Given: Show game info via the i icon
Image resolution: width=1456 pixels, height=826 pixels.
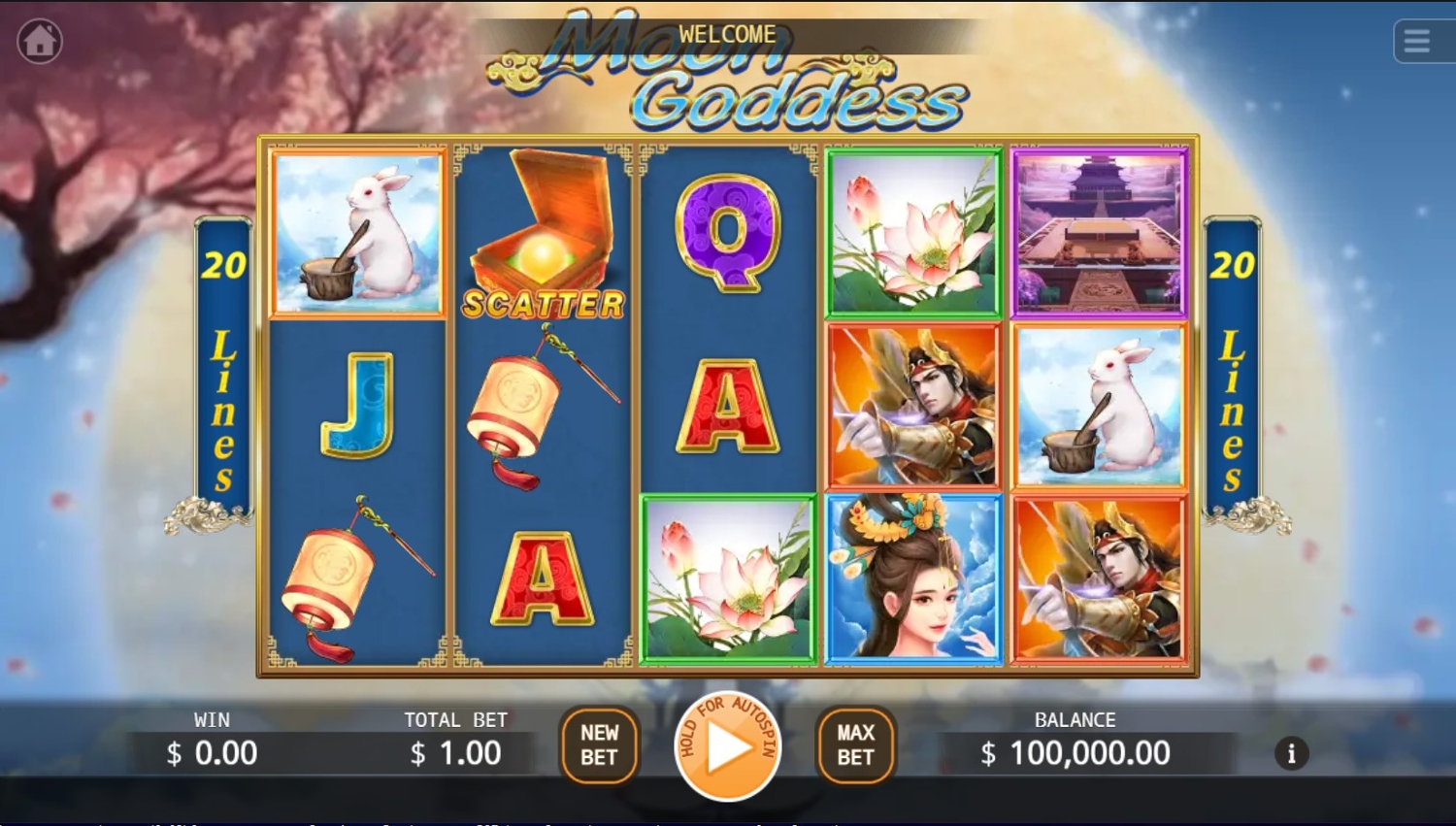Looking at the screenshot, I should pos(1291,753).
